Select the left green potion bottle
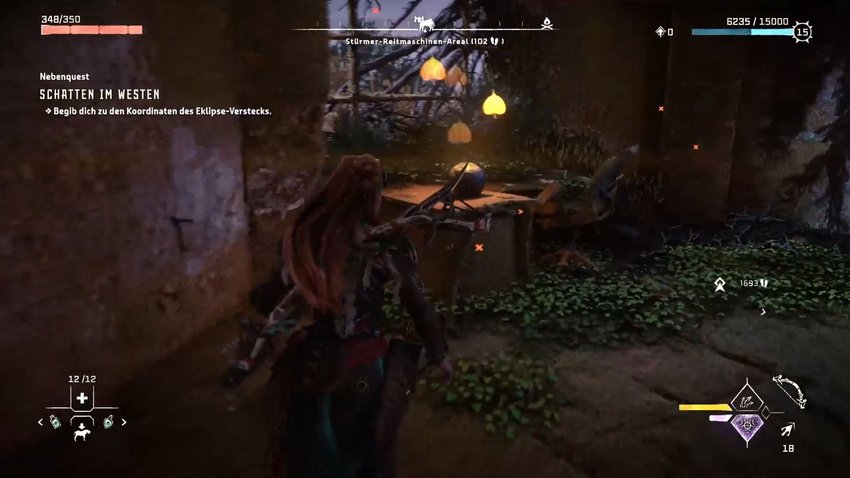The height and width of the screenshot is (478, 850). (x=55, y=422)
